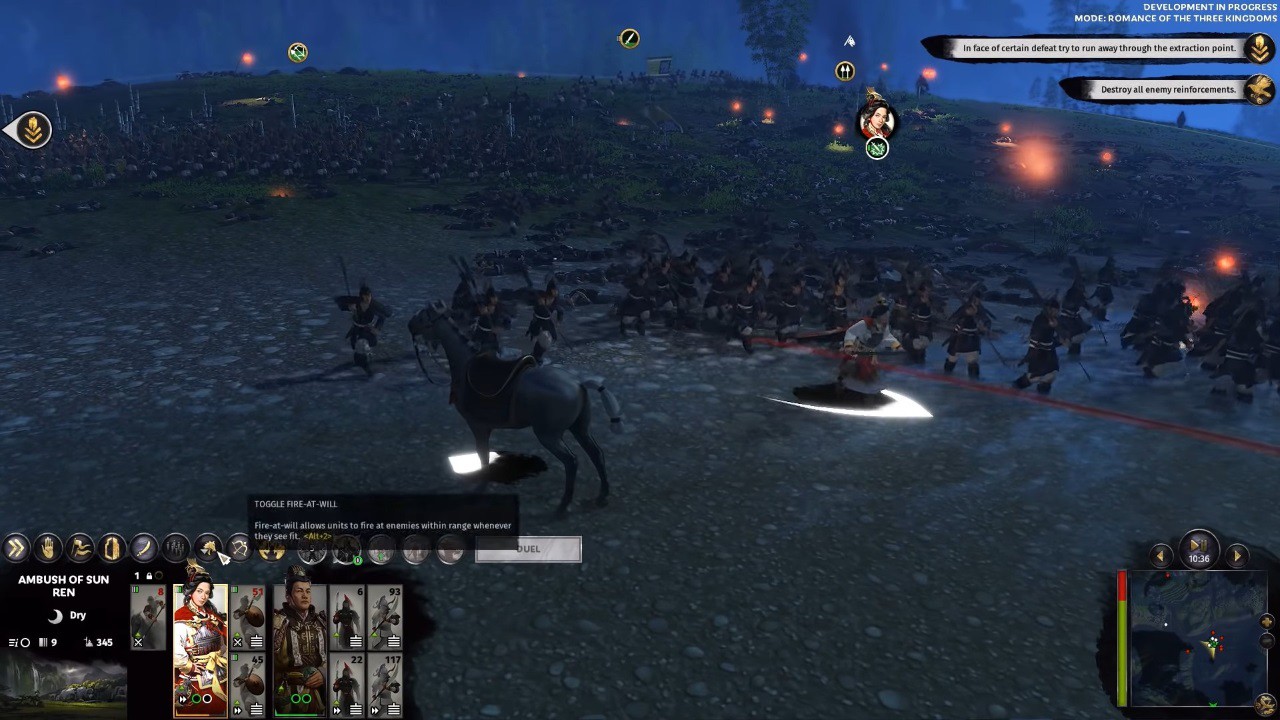Decrease game speed with left arrow

(x=1161, y=556)
